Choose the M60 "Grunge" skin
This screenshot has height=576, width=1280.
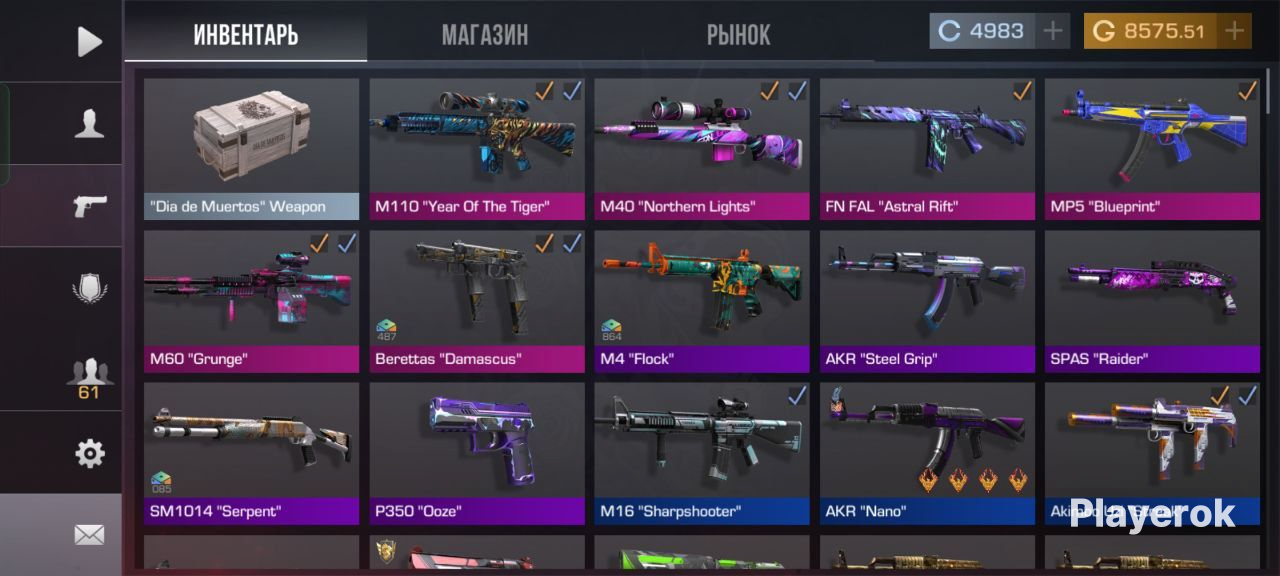point(251,301)
